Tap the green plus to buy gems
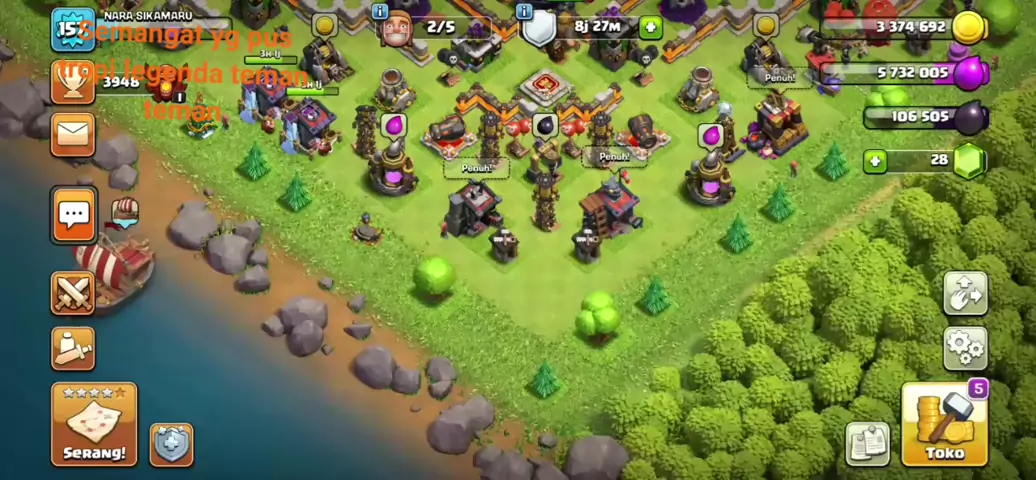Viewport: 1036px width, 480px height. pos(876,160)
